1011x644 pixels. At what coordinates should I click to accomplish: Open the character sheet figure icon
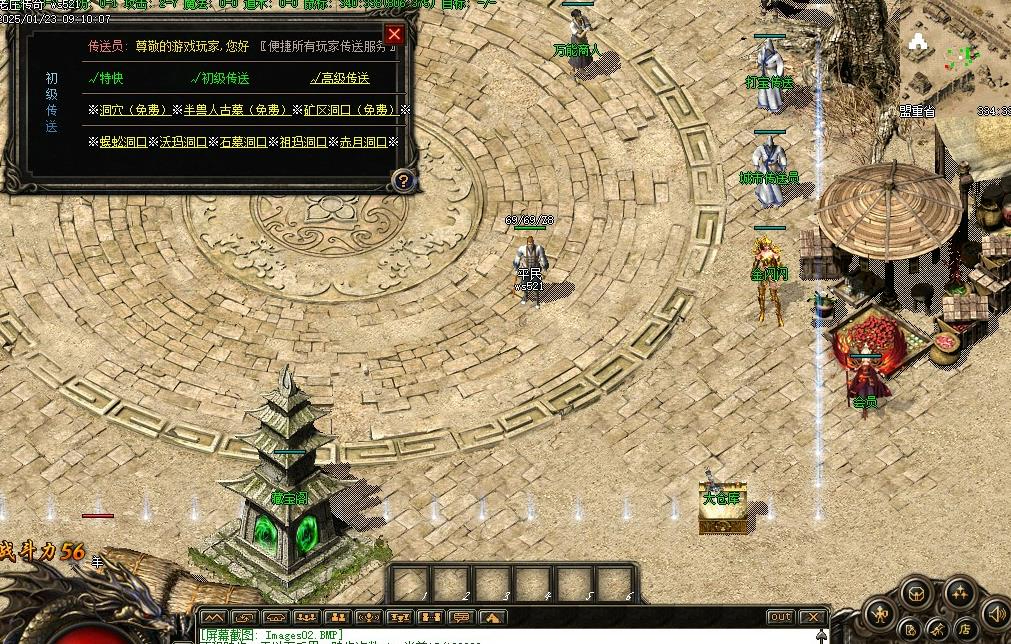[x=880, y=612]
